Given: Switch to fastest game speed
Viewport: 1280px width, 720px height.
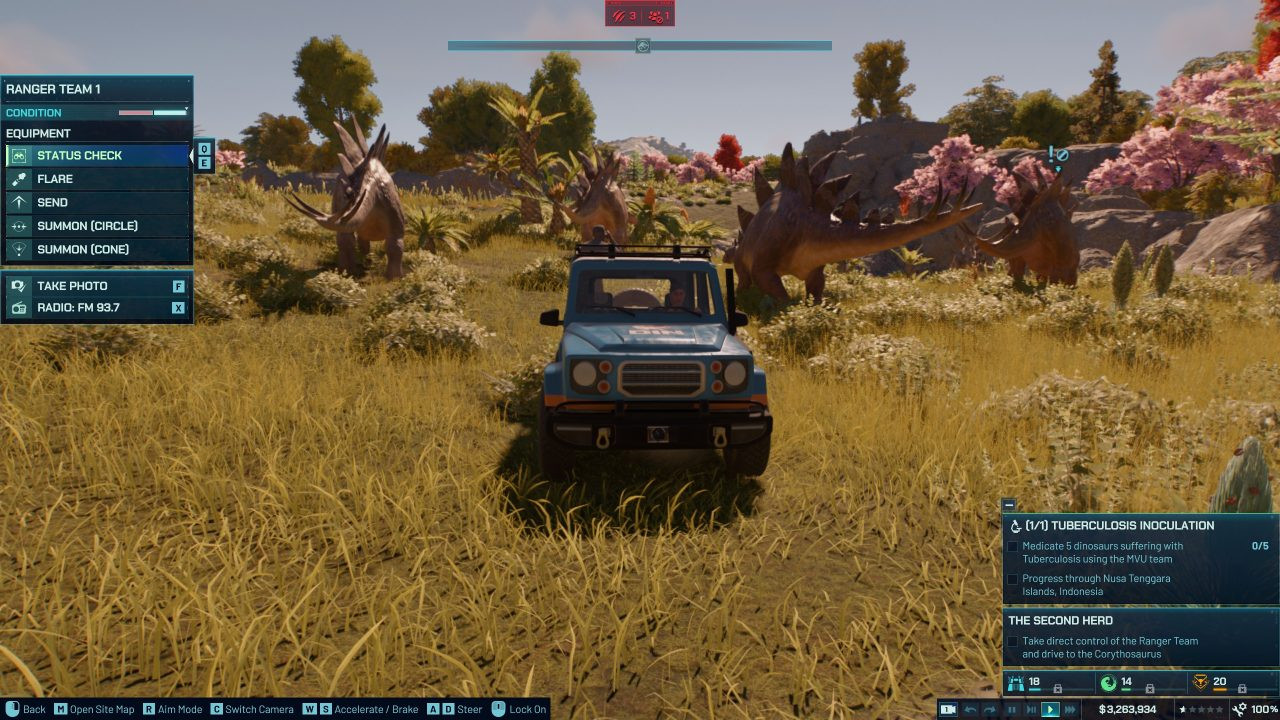Looking at the screenshot, I should (1070, 710).
